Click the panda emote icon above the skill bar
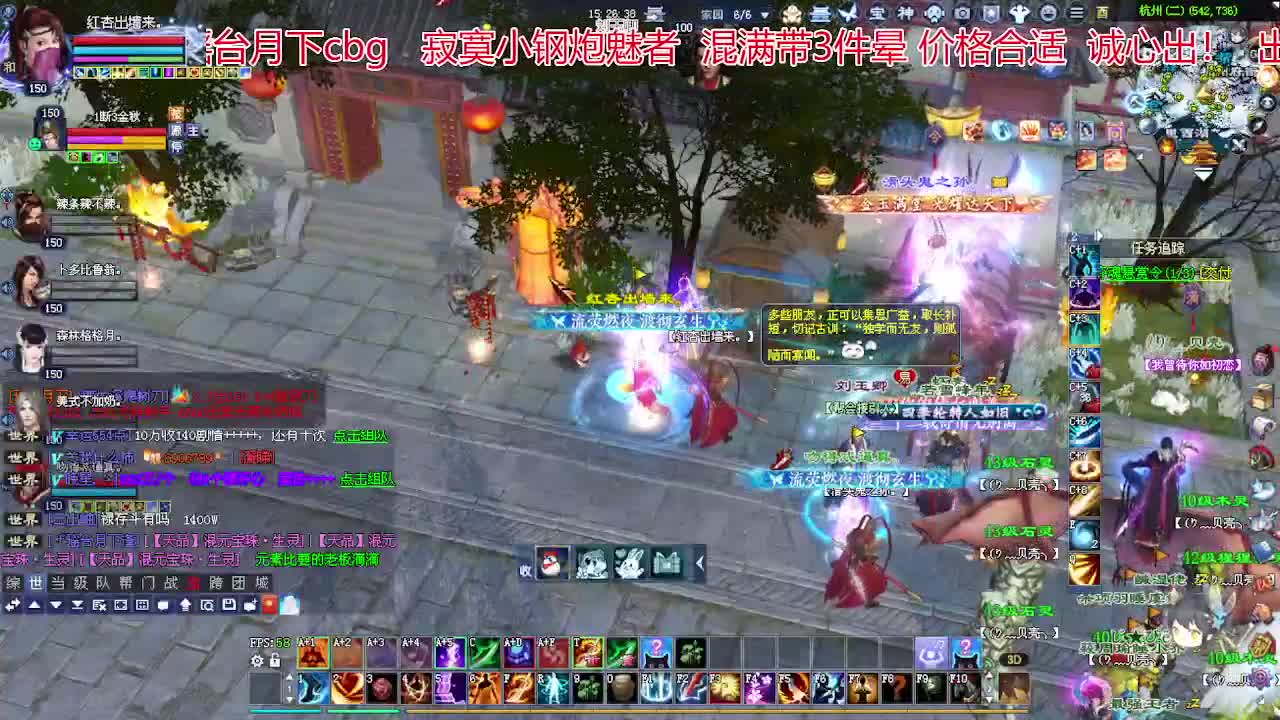The image size is (1280, 720). (592, 563)
